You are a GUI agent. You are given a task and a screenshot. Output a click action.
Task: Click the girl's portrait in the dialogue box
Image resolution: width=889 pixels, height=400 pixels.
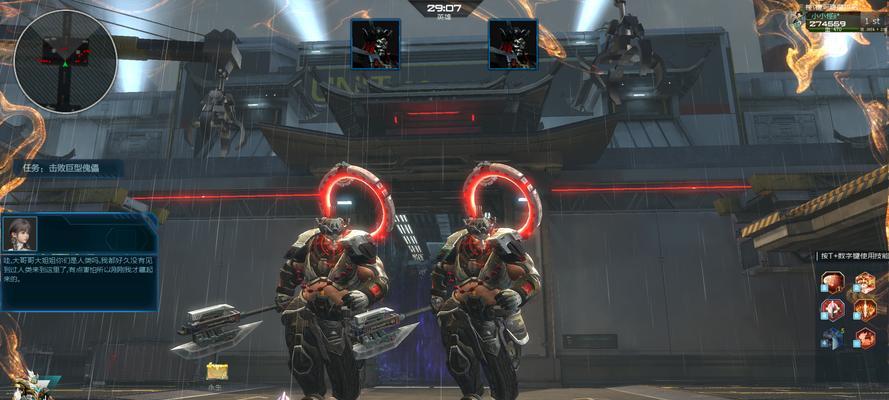click(21, 234)
